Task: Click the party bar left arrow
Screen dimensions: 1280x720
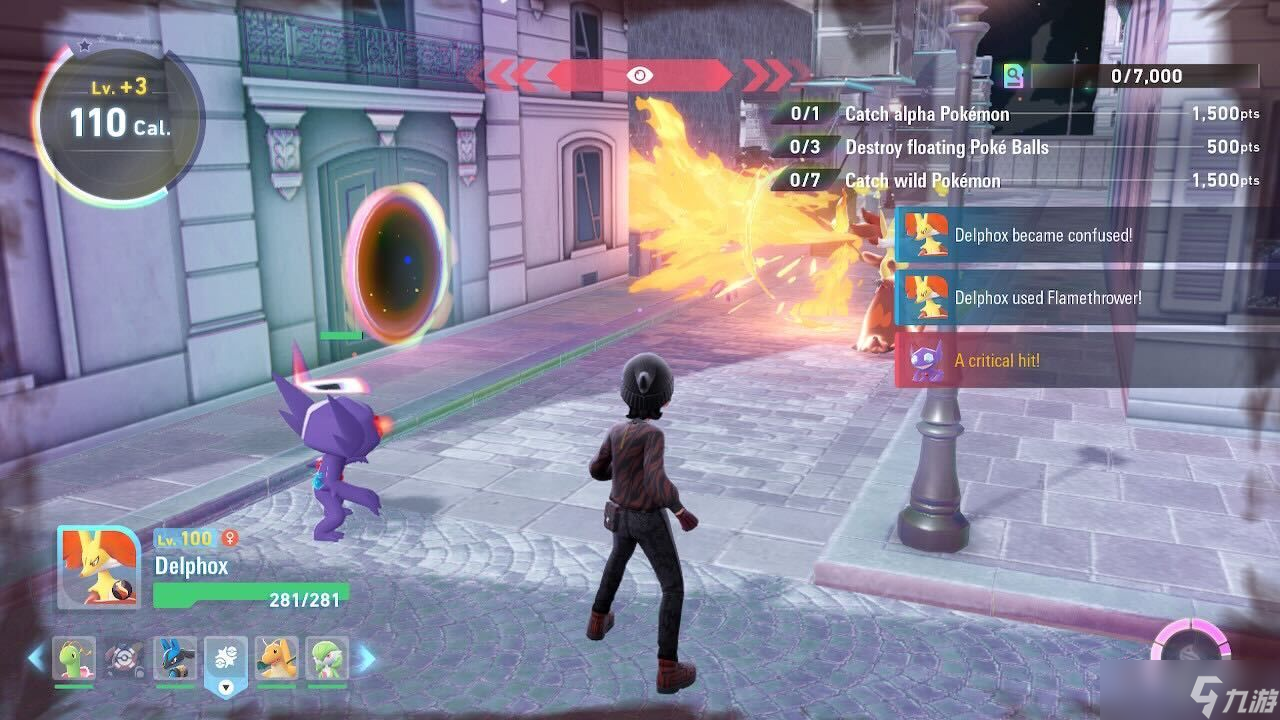Action: pos(36,658)
